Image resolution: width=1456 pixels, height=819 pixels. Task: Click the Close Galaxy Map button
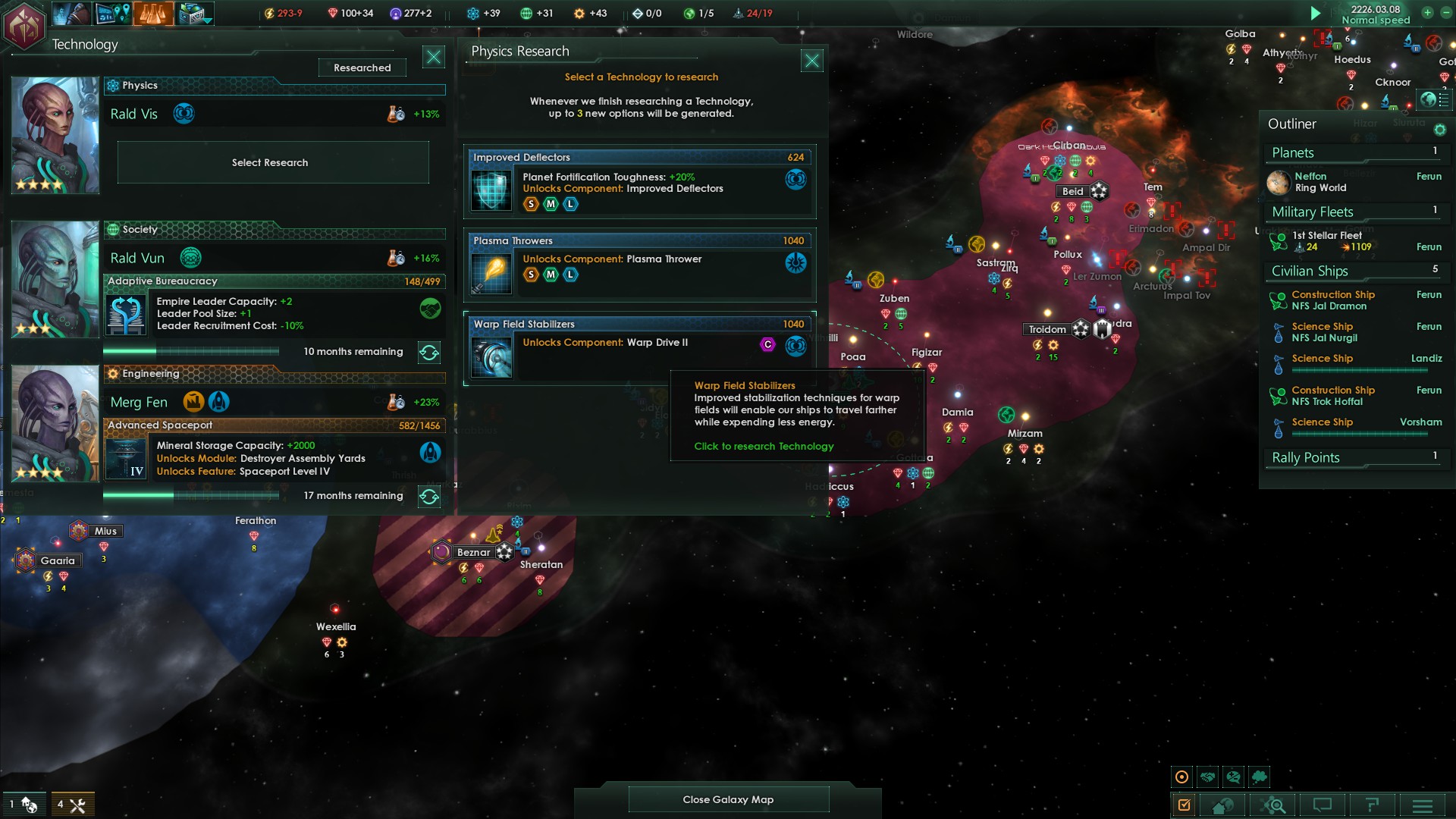click(x=728, y=799)
